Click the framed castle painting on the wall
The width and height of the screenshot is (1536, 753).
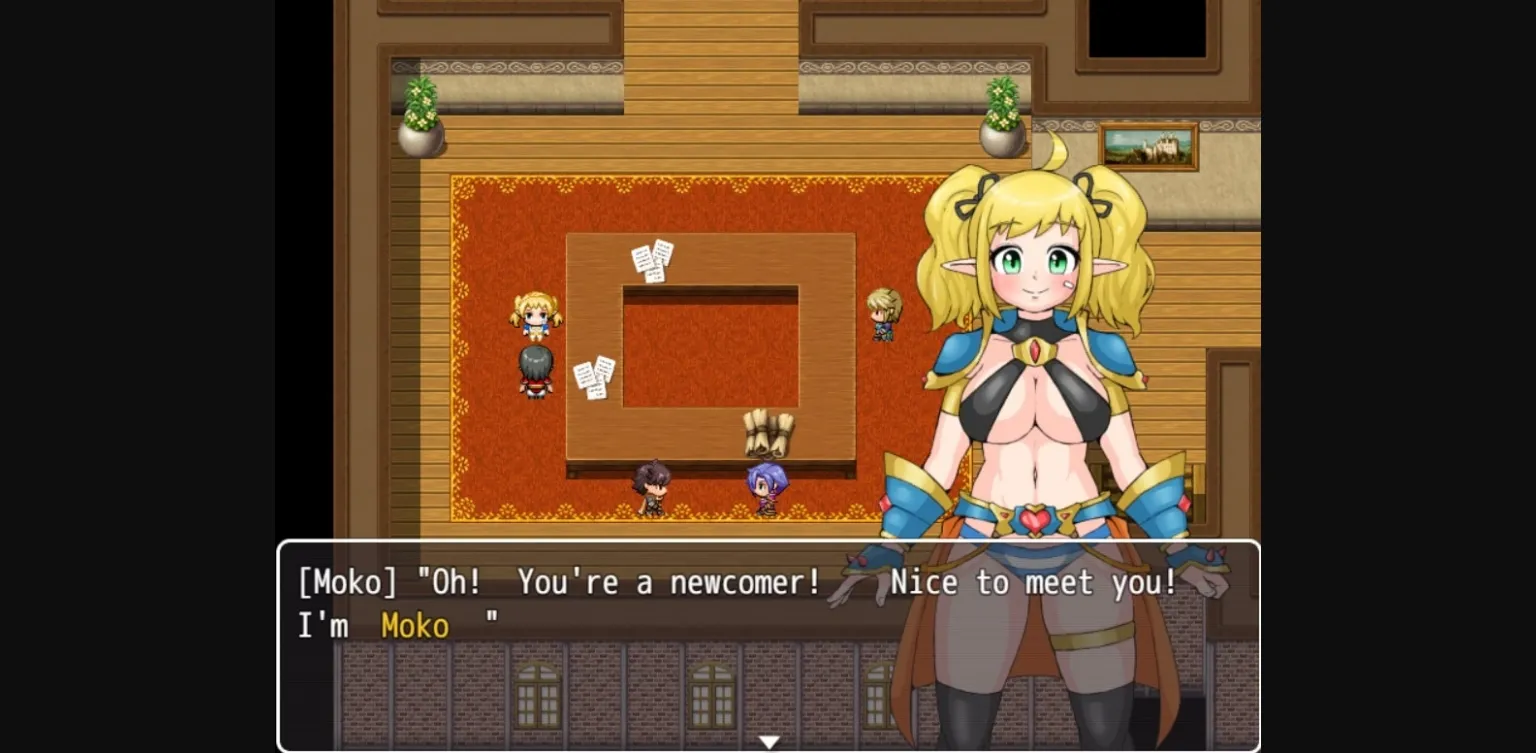1148,146
